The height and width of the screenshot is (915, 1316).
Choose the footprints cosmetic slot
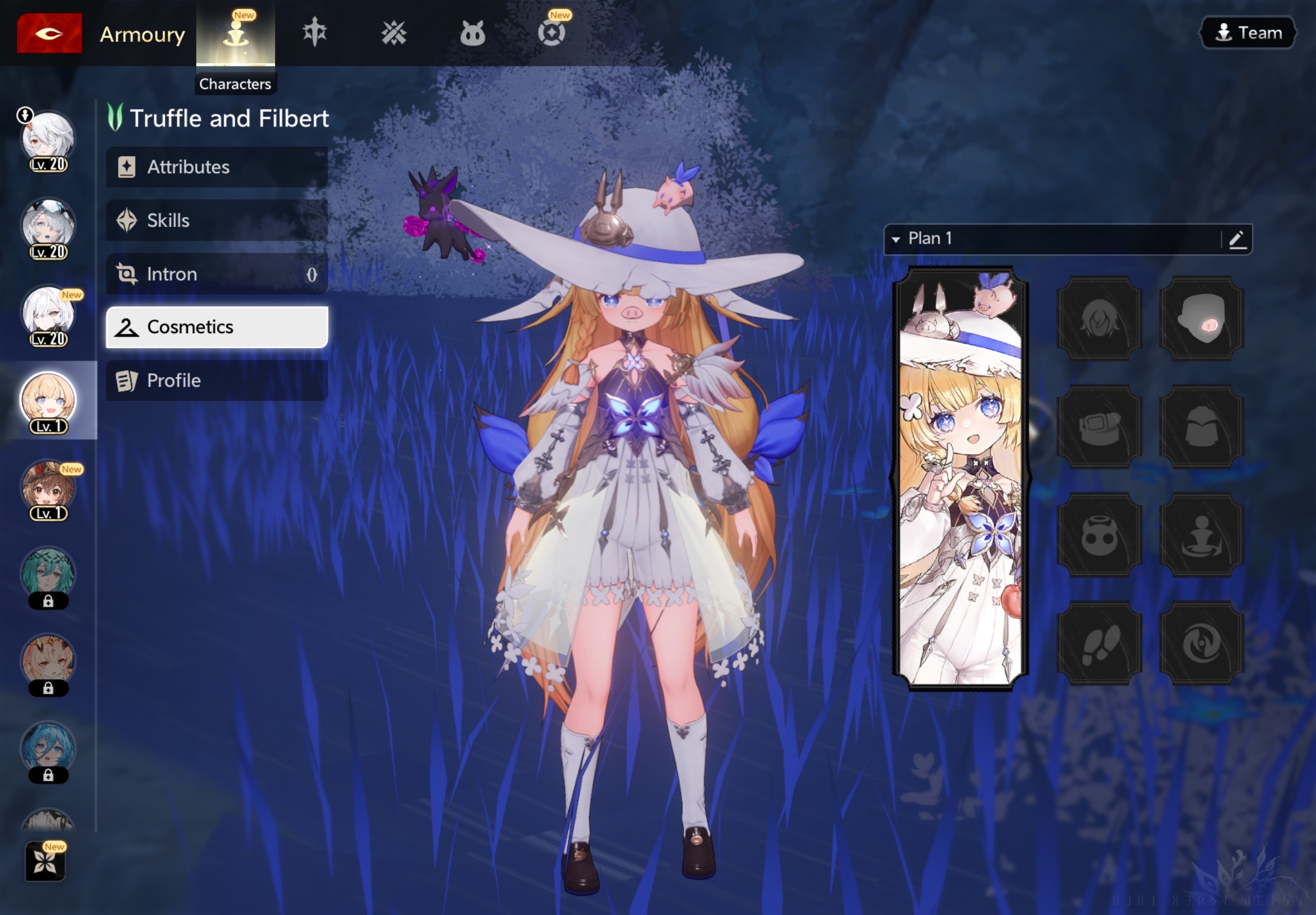point(1099,643)
